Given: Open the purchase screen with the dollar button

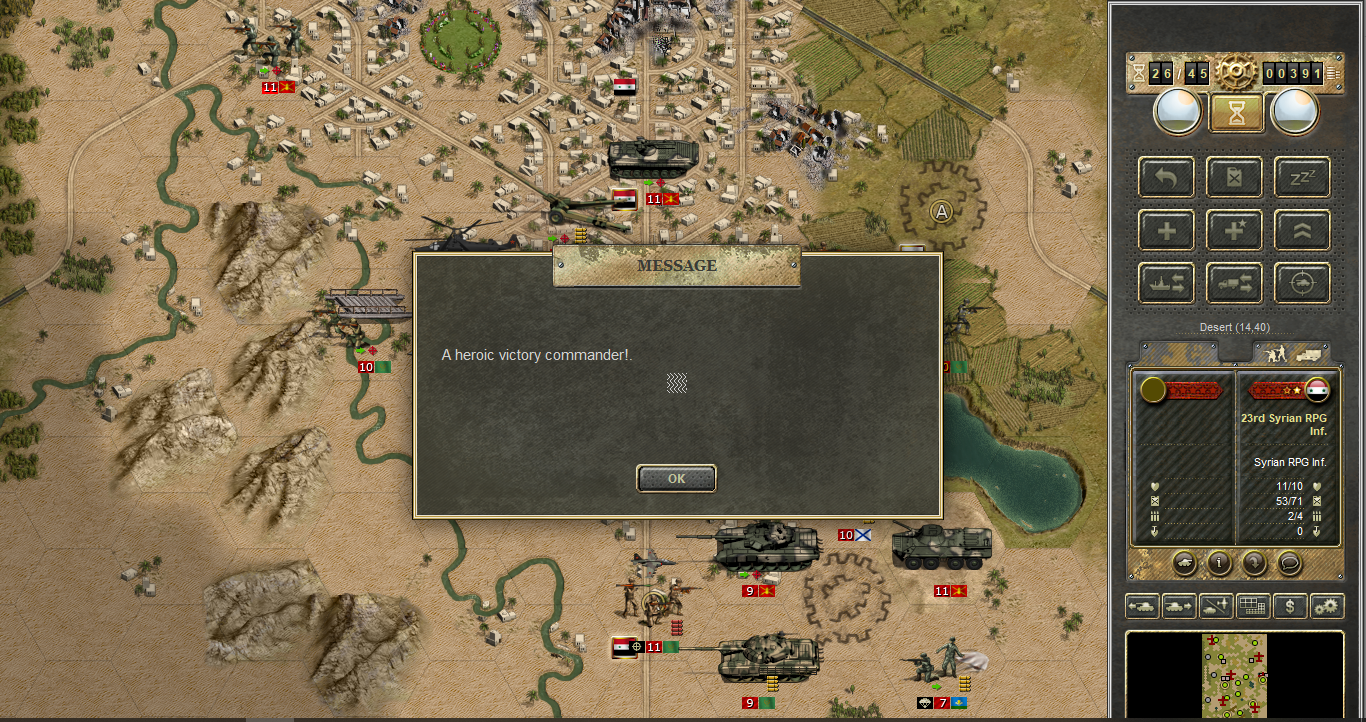Looking at the screenshot, I should pyautogui.click(x=1290, y=606).
